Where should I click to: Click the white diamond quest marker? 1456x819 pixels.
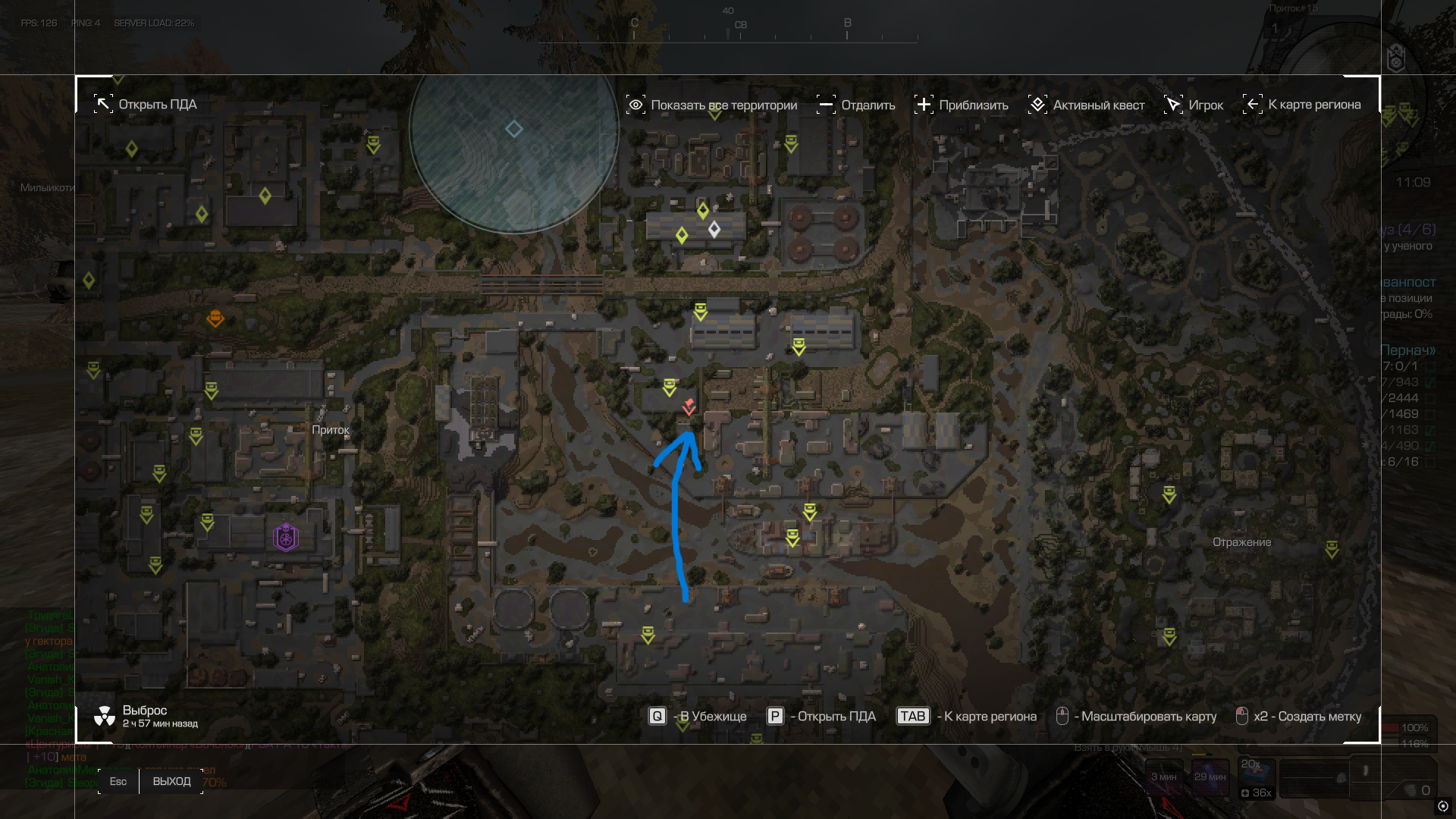click(714, 228)
